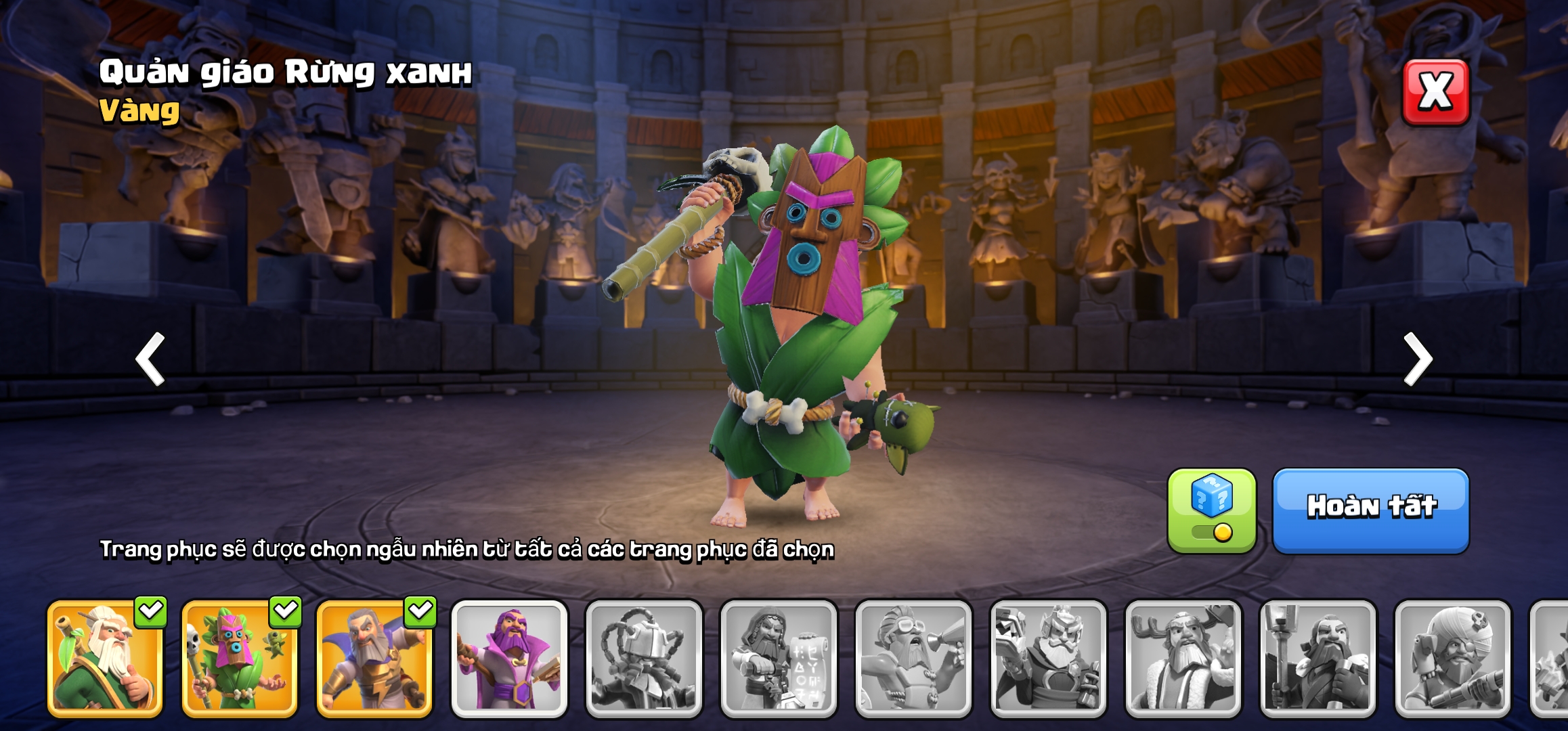Choose the greyed-out clockwork warden skin
The height and width of the screenshot is (731, 1568).
point(644,658)
